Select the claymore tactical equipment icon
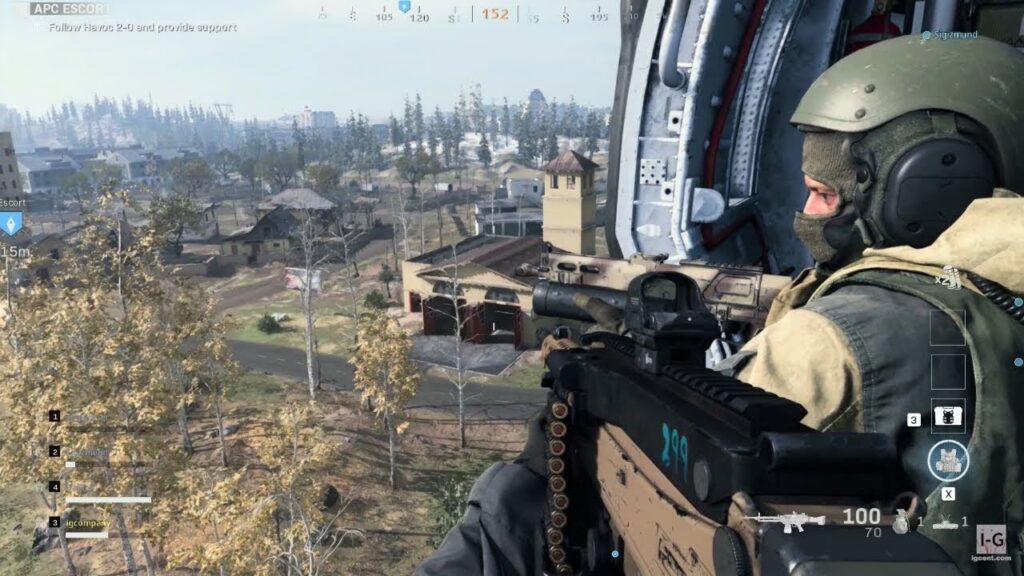Screen dimensions: 1024x576 pos(945,522)
